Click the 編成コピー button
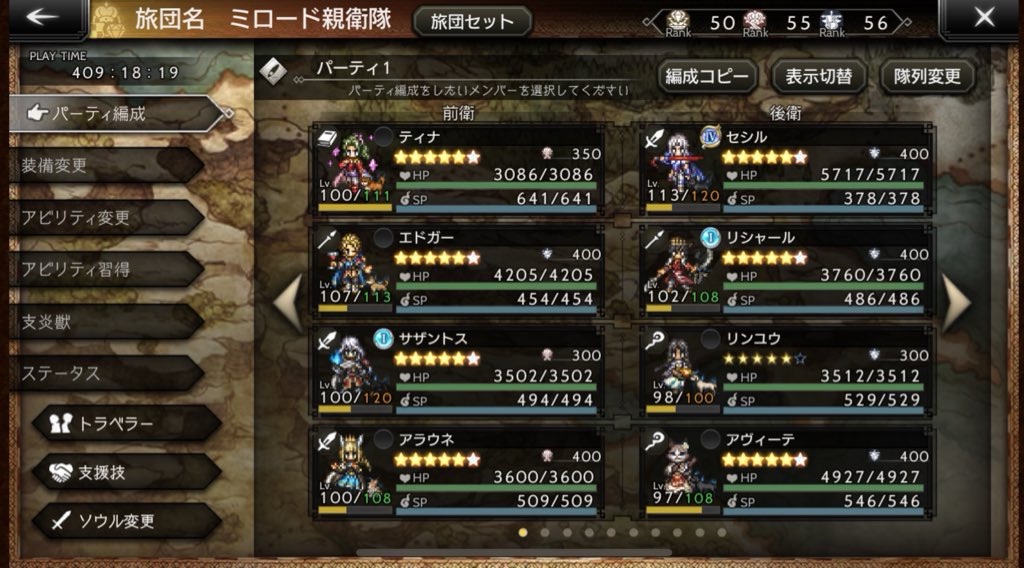The height and width of the screenshot is (568, 1024). (x=707, y=76)
